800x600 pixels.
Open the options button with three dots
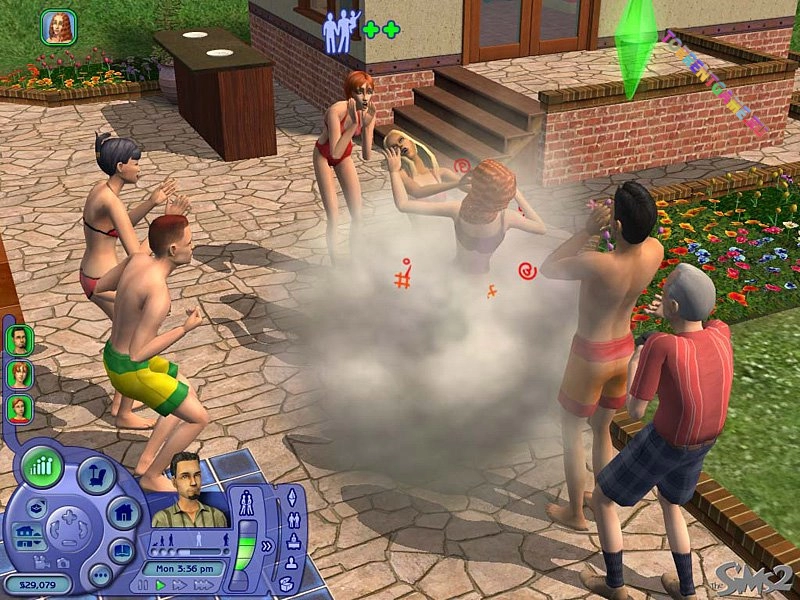(x=99, y=575)
